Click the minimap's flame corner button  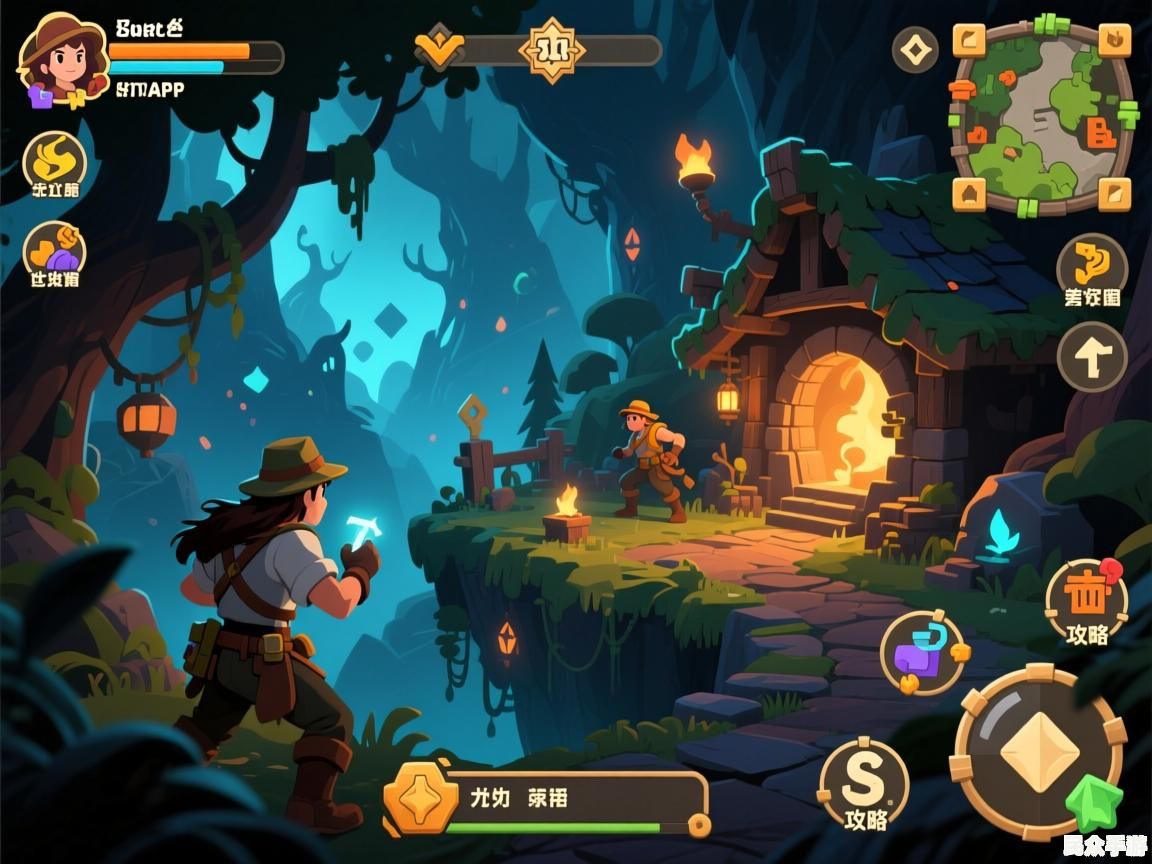(x=1114, y=41)
